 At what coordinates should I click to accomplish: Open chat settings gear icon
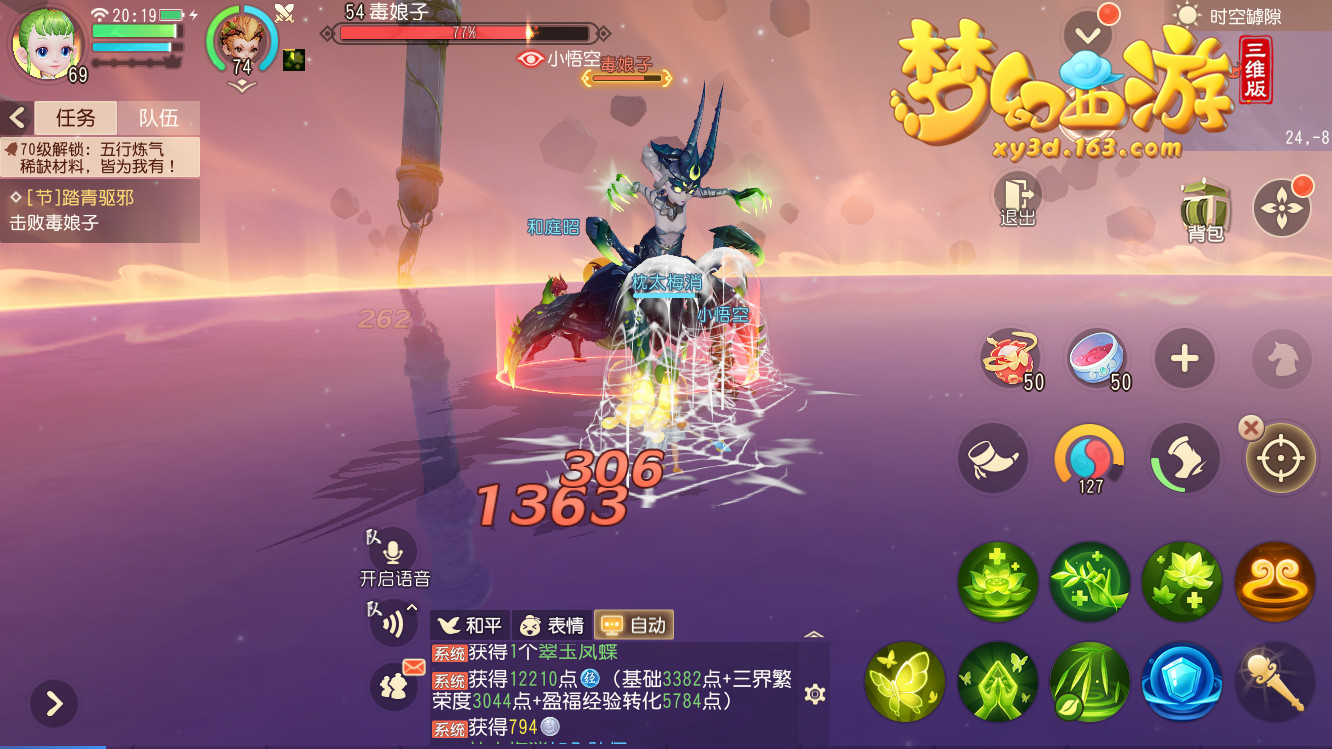pos(815,694)
